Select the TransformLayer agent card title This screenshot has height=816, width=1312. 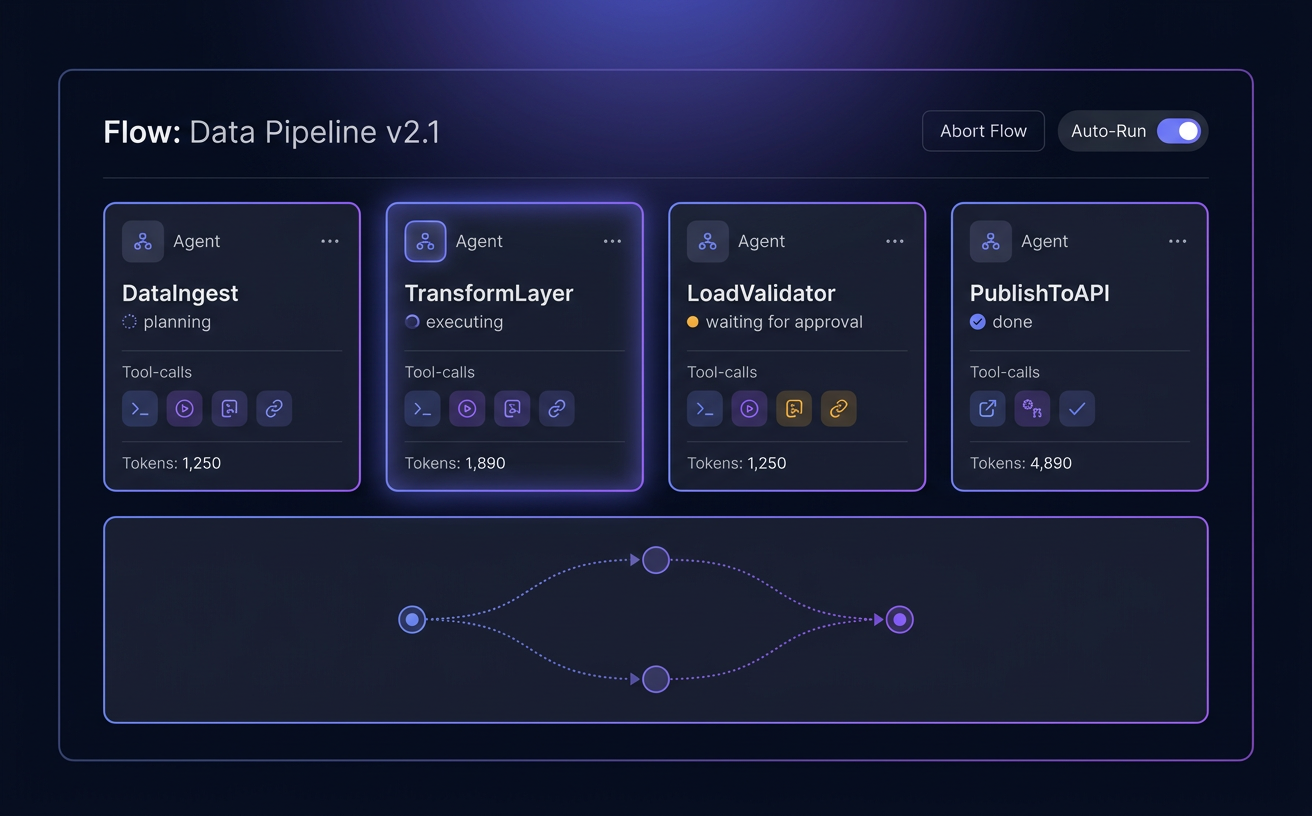coord(489,293)
